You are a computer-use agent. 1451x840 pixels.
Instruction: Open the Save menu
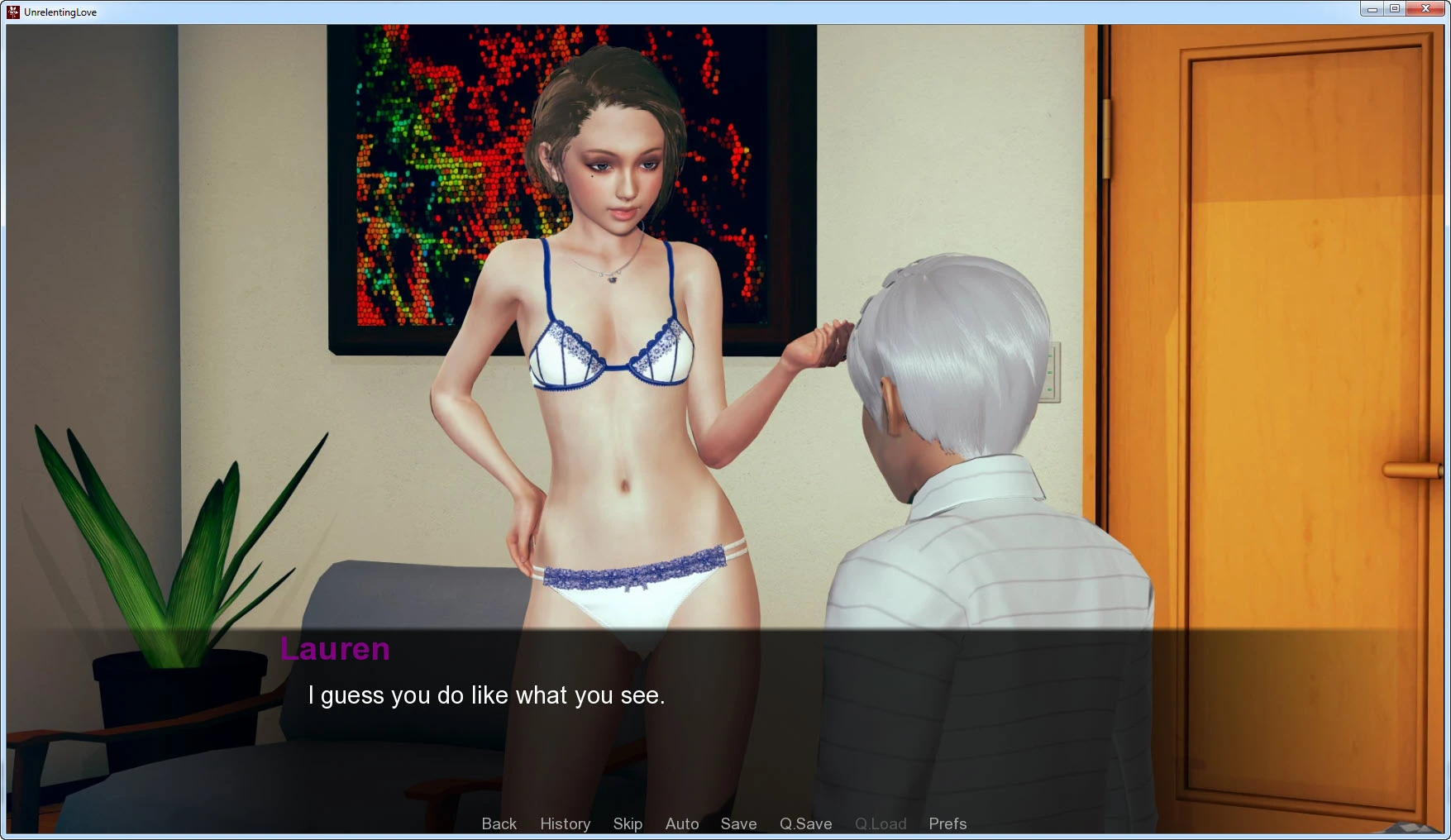(x=738, y=823)
